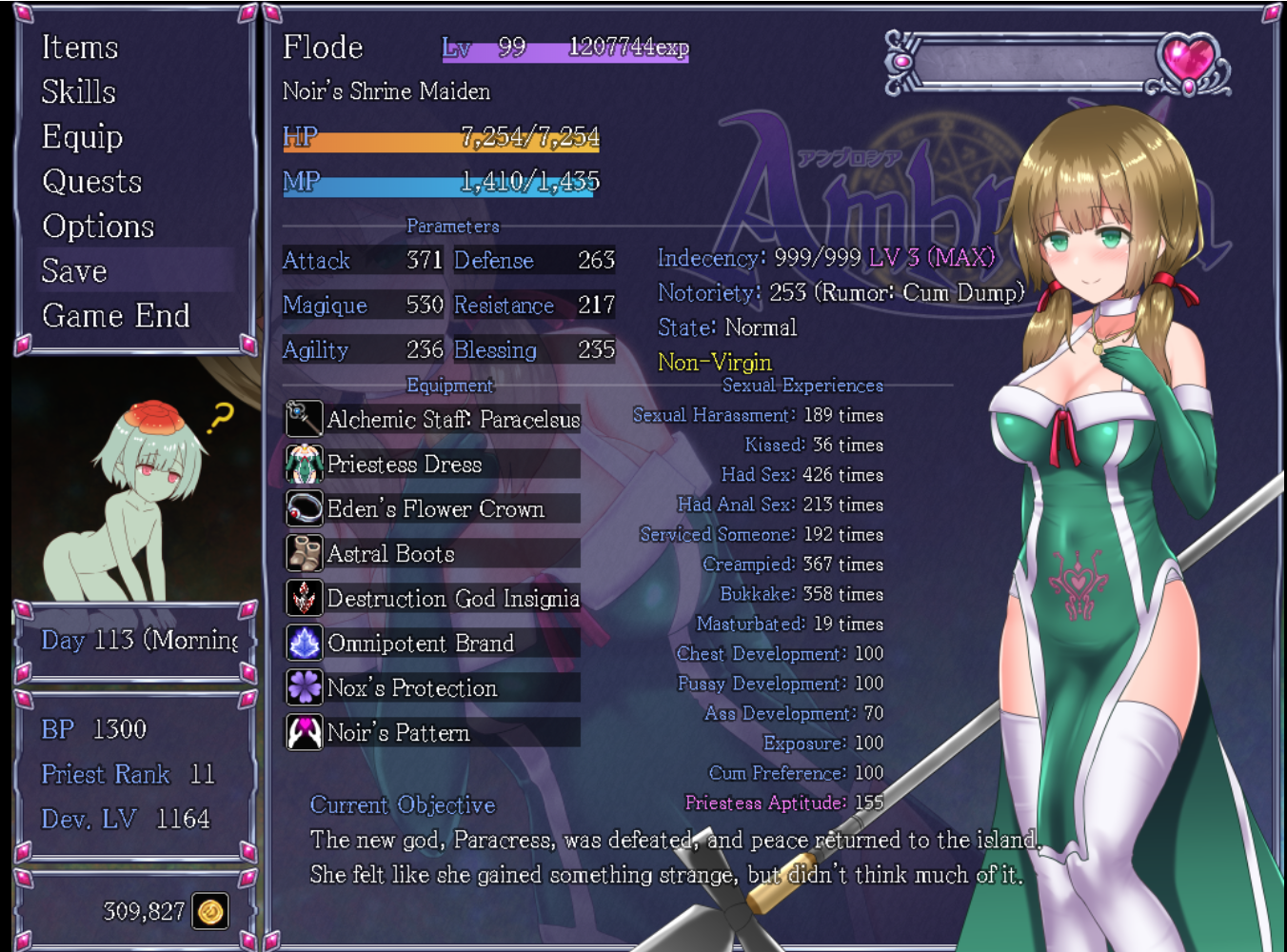Viewport: 1287px width, 952px height.
Task: Click the Priestess Dress equipment slot
Action: tap(434, 464)
